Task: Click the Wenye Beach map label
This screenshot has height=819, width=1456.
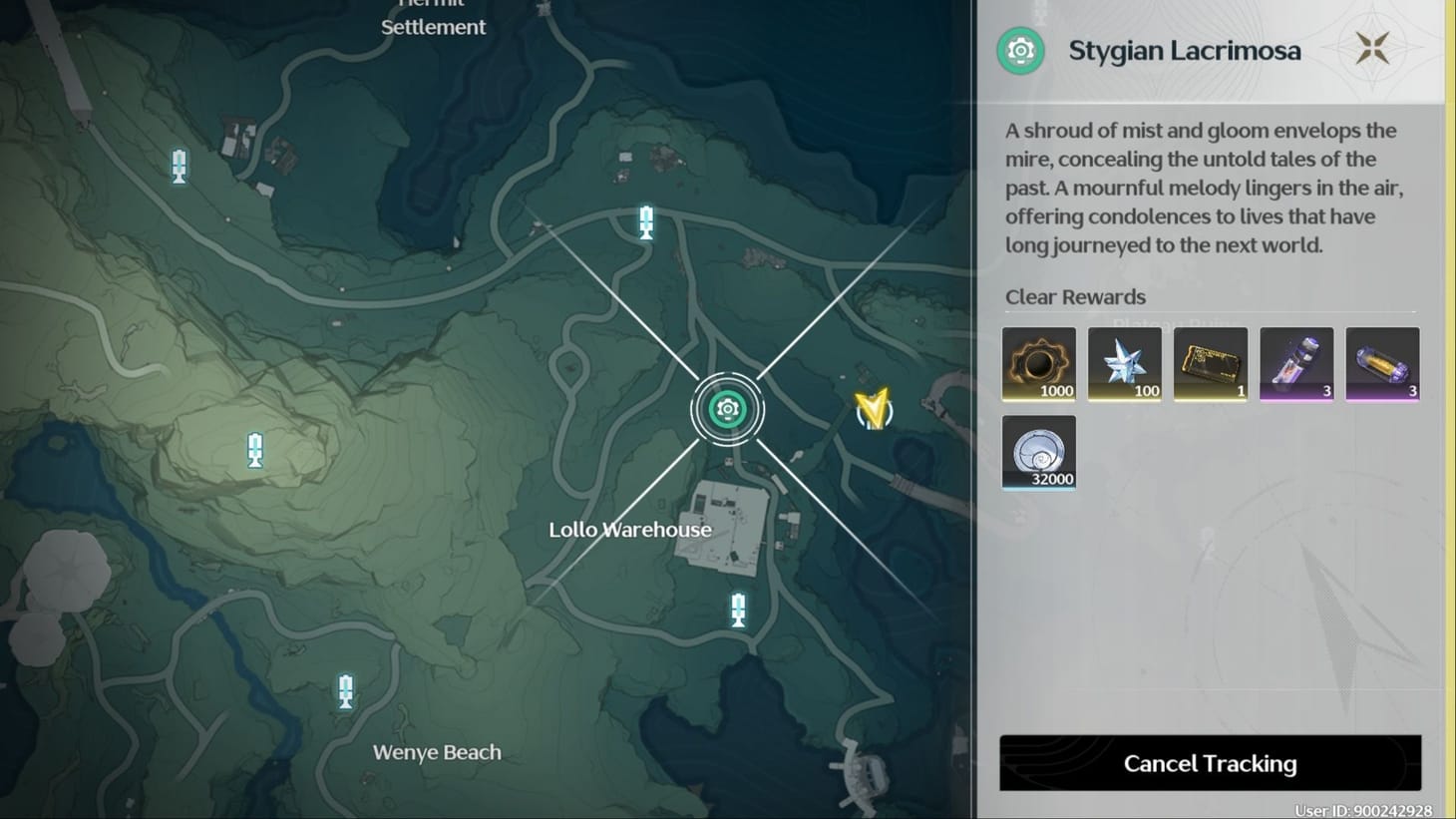Action: pos(436,752)
